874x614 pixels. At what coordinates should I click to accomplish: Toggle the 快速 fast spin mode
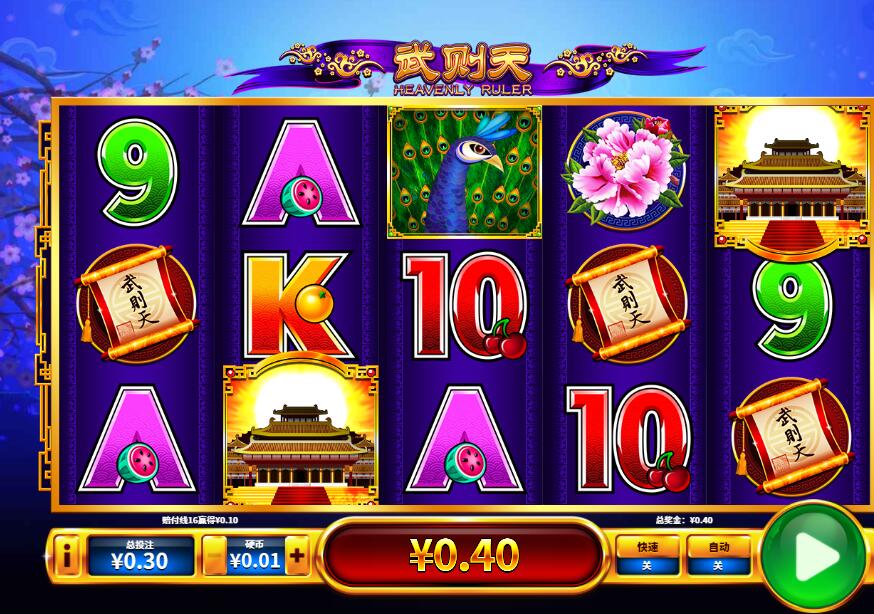(x=647, y=555)
